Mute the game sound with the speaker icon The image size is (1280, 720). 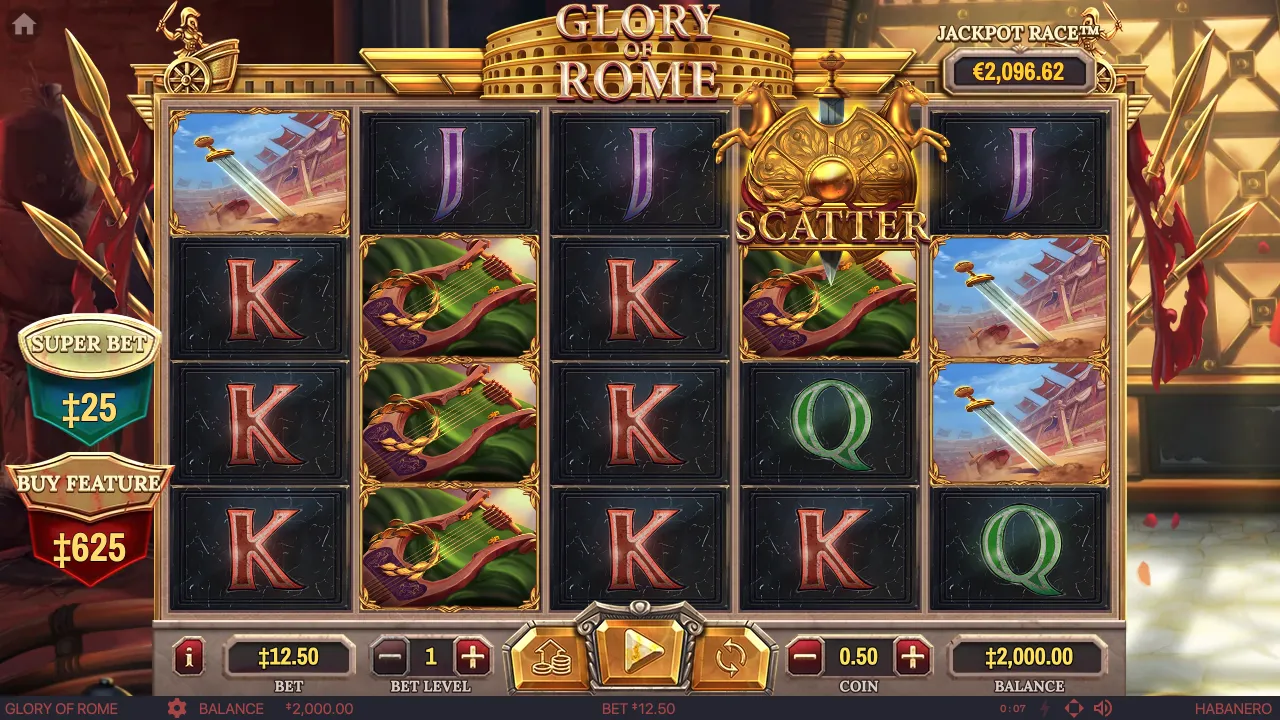point(1105,708)
